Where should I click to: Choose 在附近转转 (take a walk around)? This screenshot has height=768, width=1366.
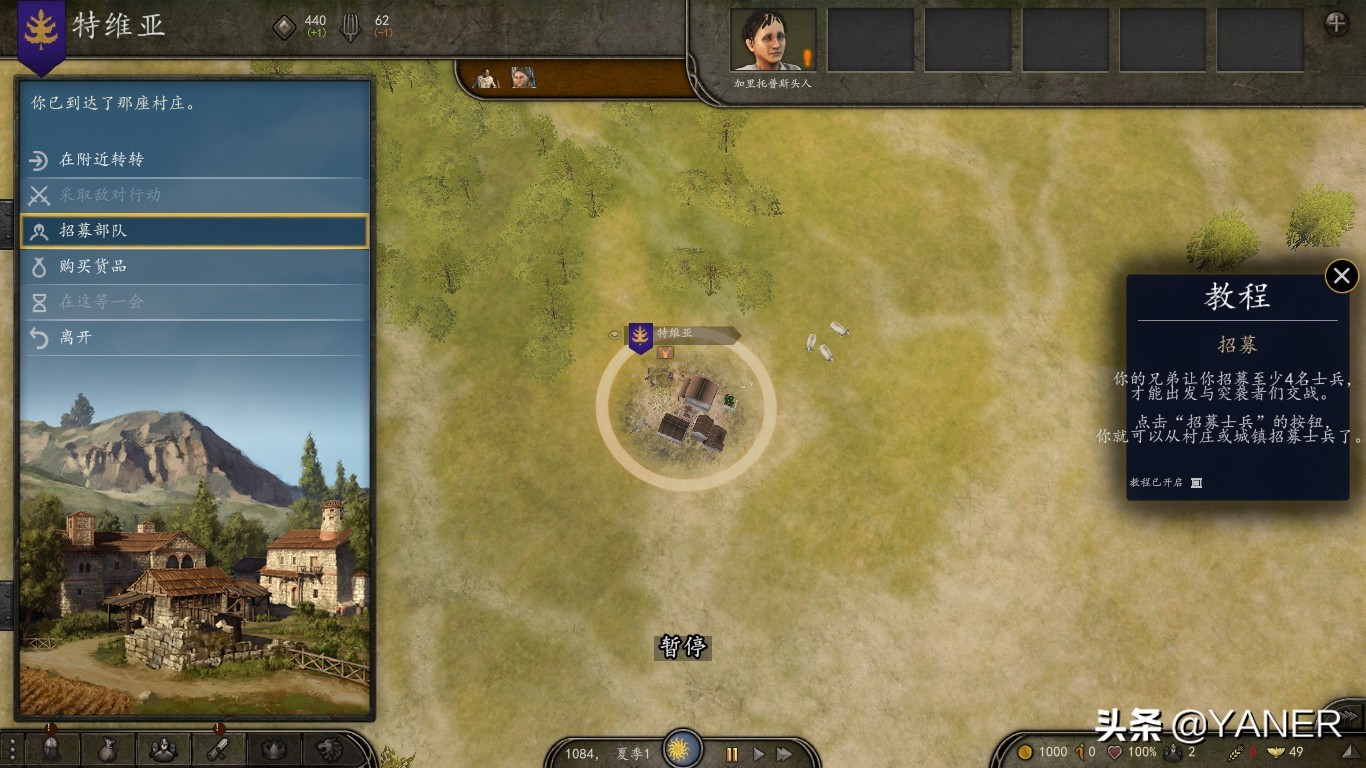pyautogui.click(x=194, y=160)
